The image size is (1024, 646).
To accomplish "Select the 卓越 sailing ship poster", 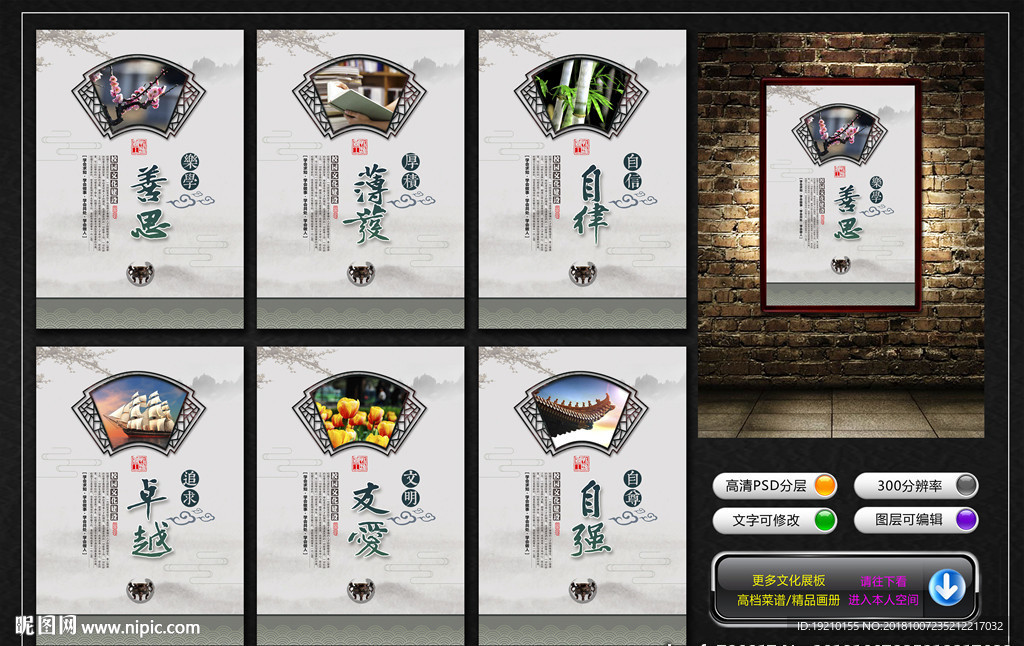I will (140, 490).
